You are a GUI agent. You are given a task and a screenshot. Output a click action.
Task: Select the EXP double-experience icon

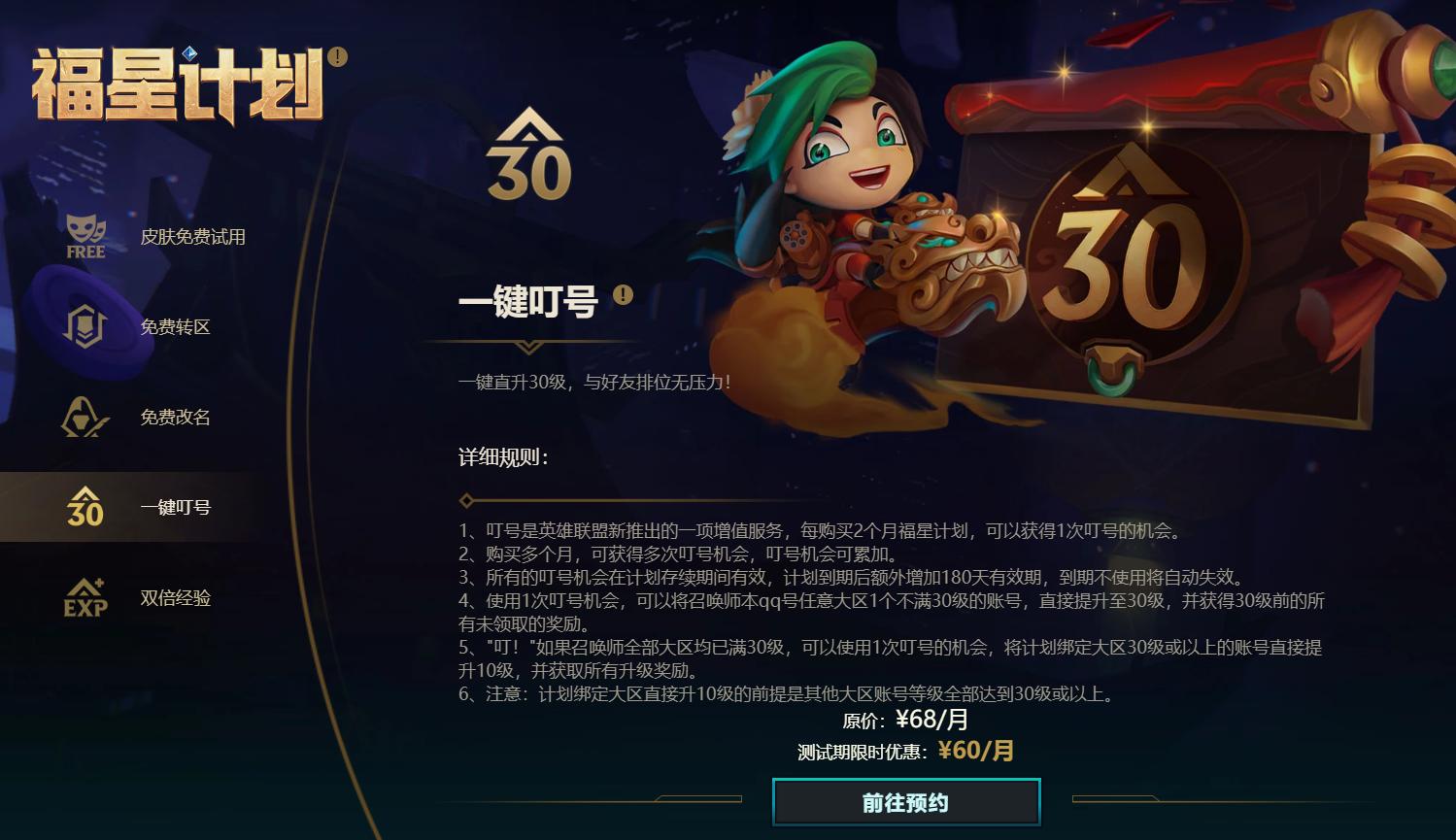(x=85, y=598)
